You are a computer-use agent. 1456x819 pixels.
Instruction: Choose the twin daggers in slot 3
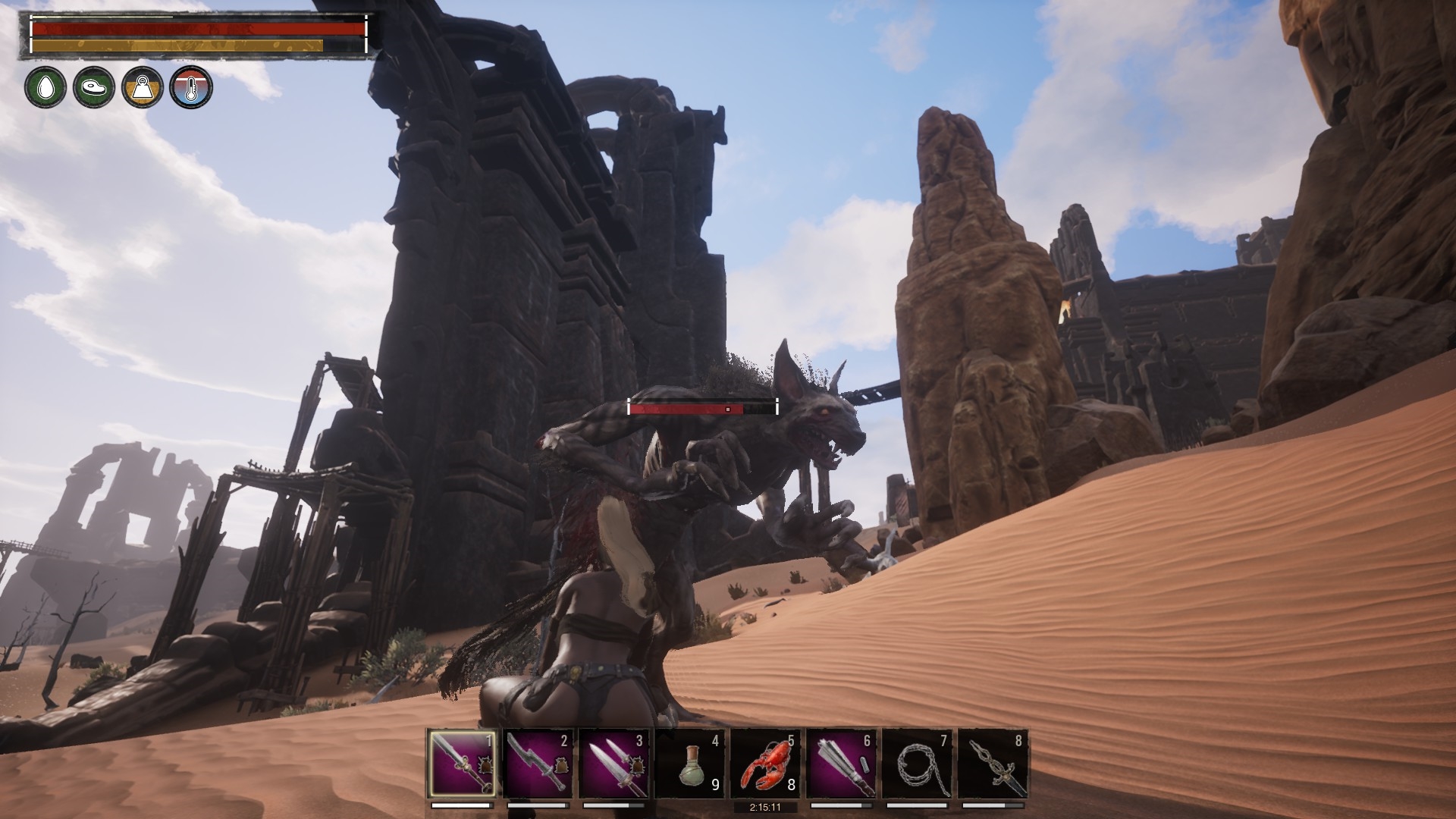(x=614, y=764)
